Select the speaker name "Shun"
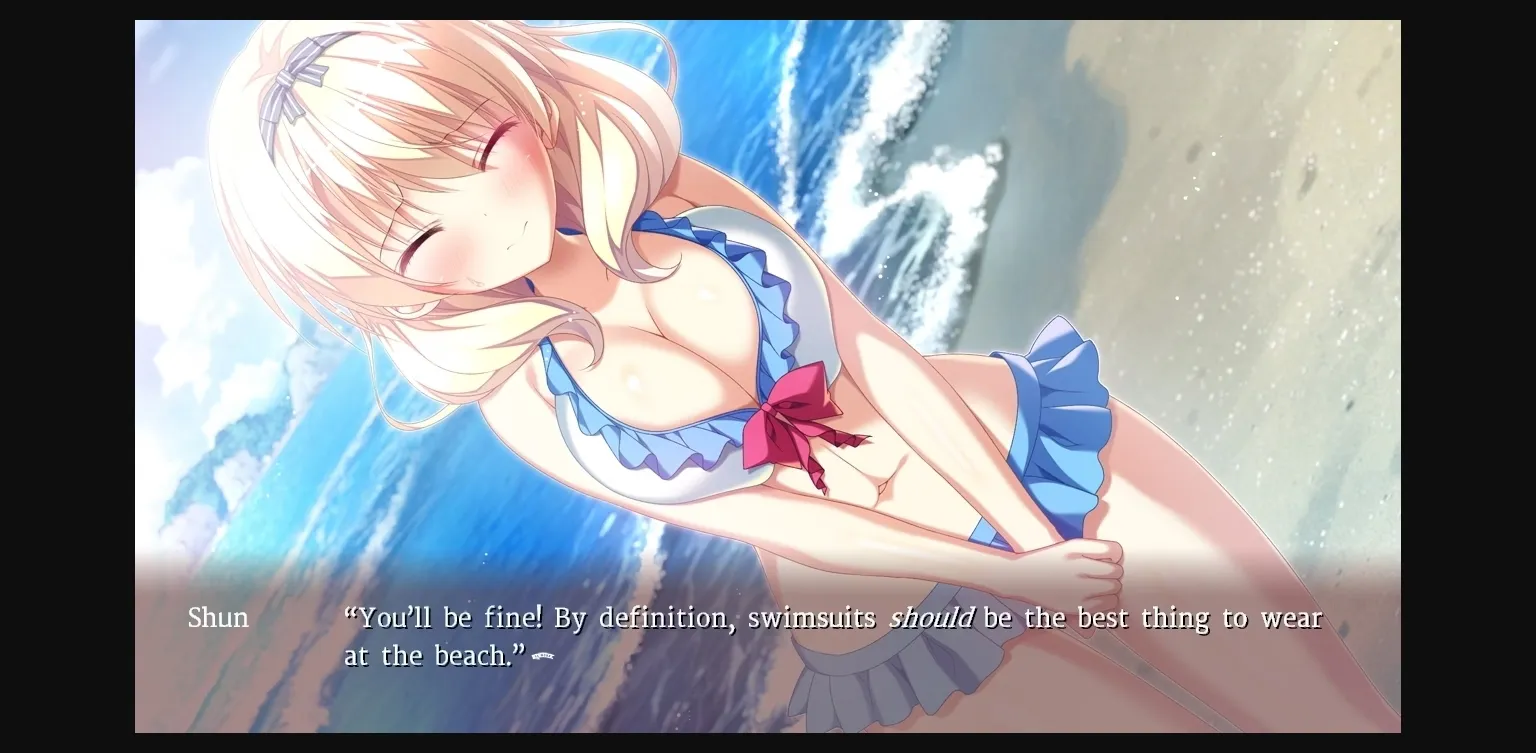This screenshot has width=1536, height=753. pos(216,618)
